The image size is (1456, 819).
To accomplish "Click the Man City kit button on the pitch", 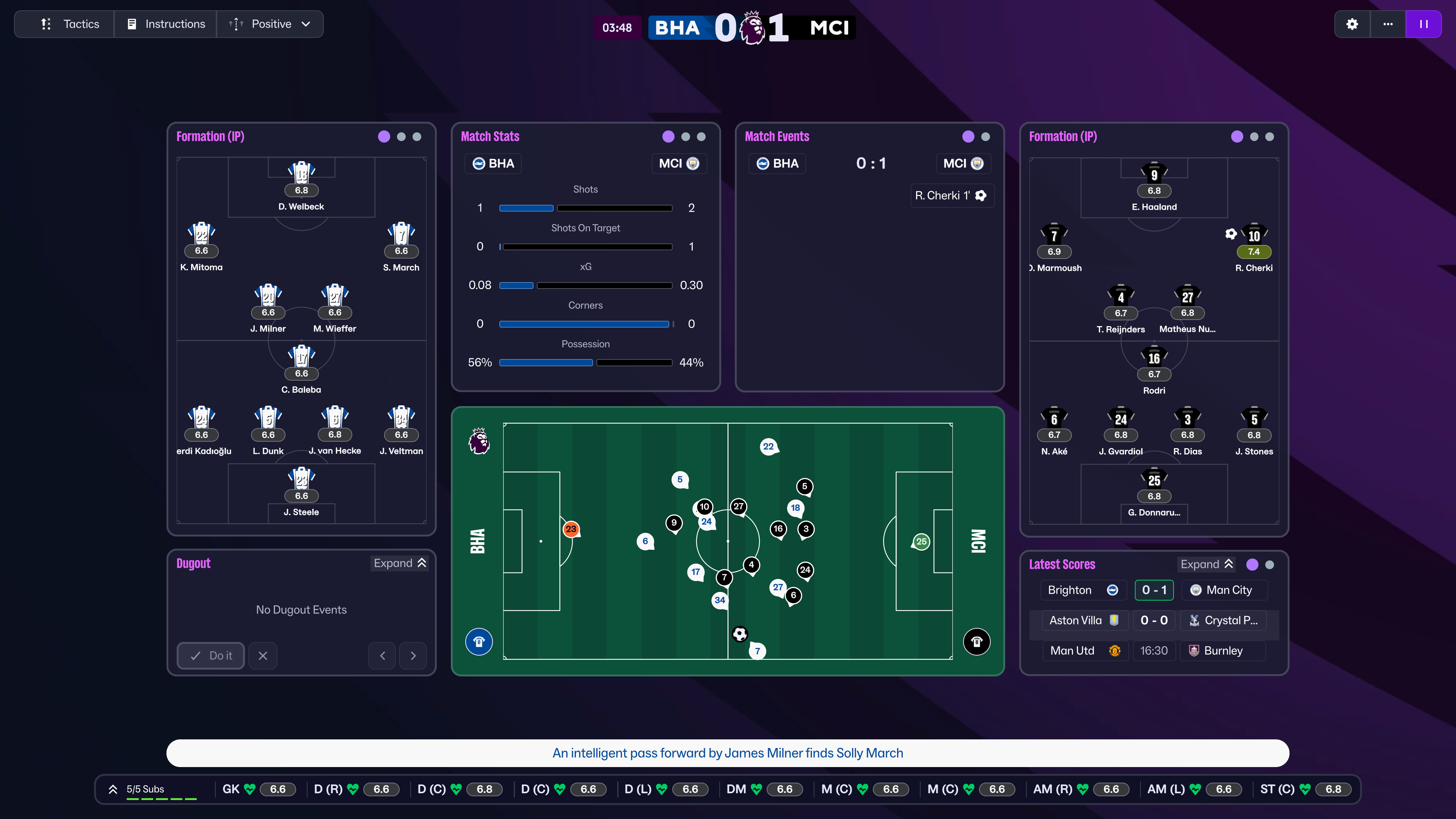I will click(977, 642).
